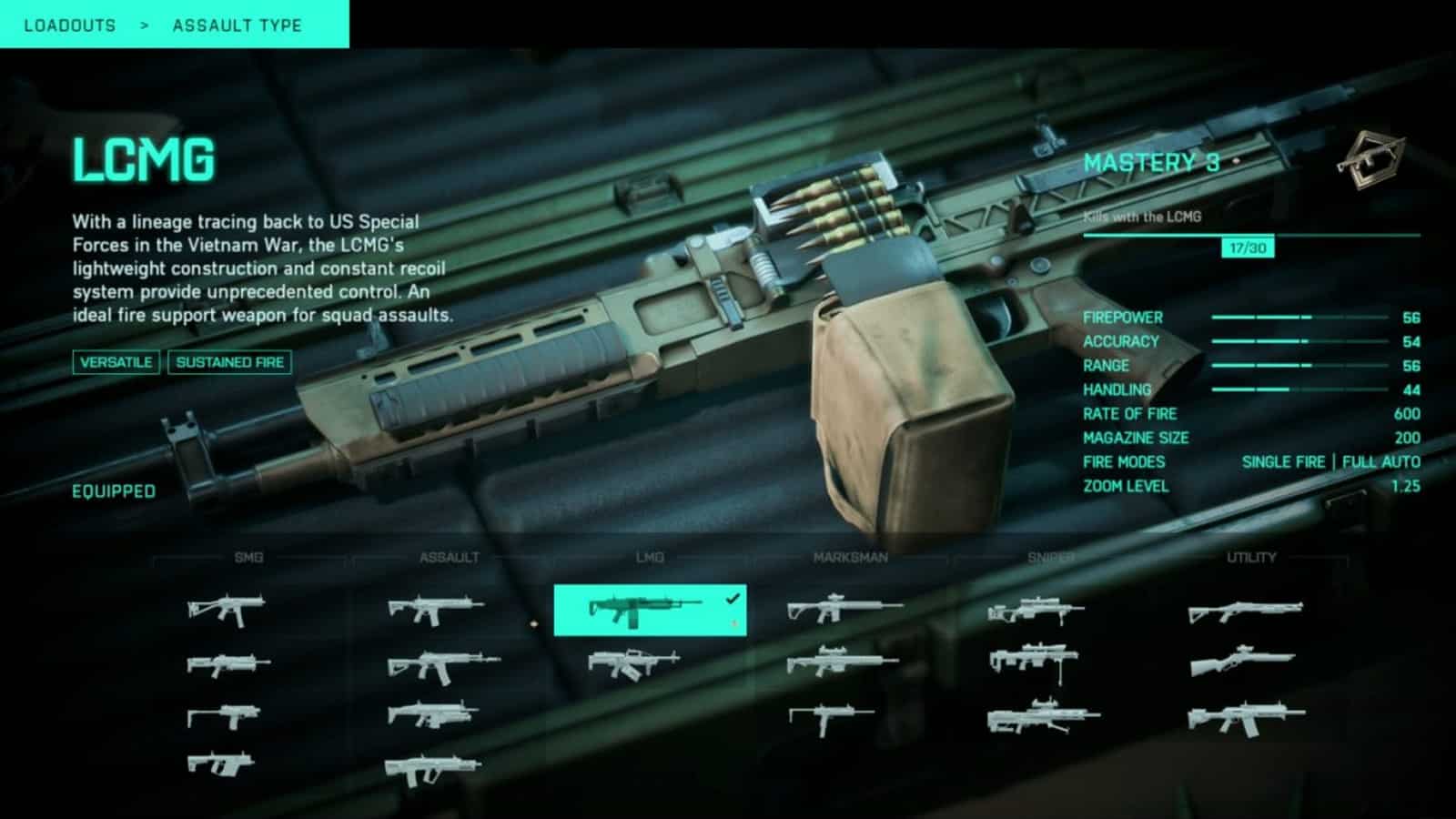
Task: Select the lever-action rifle in Utility column
Action: pyautogui.click(x=1241, y=662)
